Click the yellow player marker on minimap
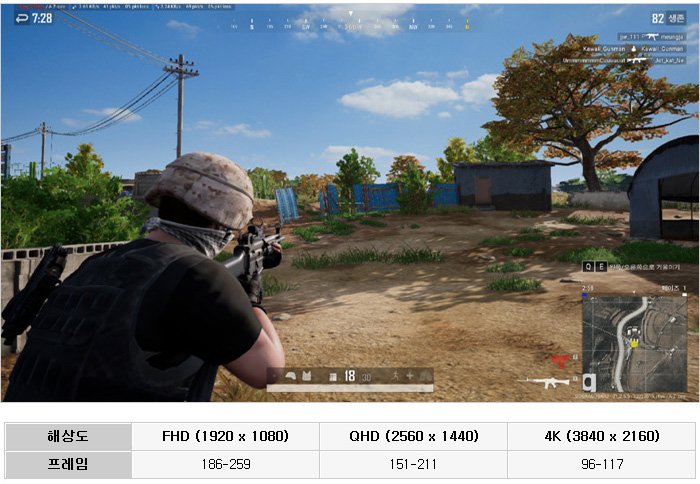This screenshot has height=484, width=700. click(634, 343)
